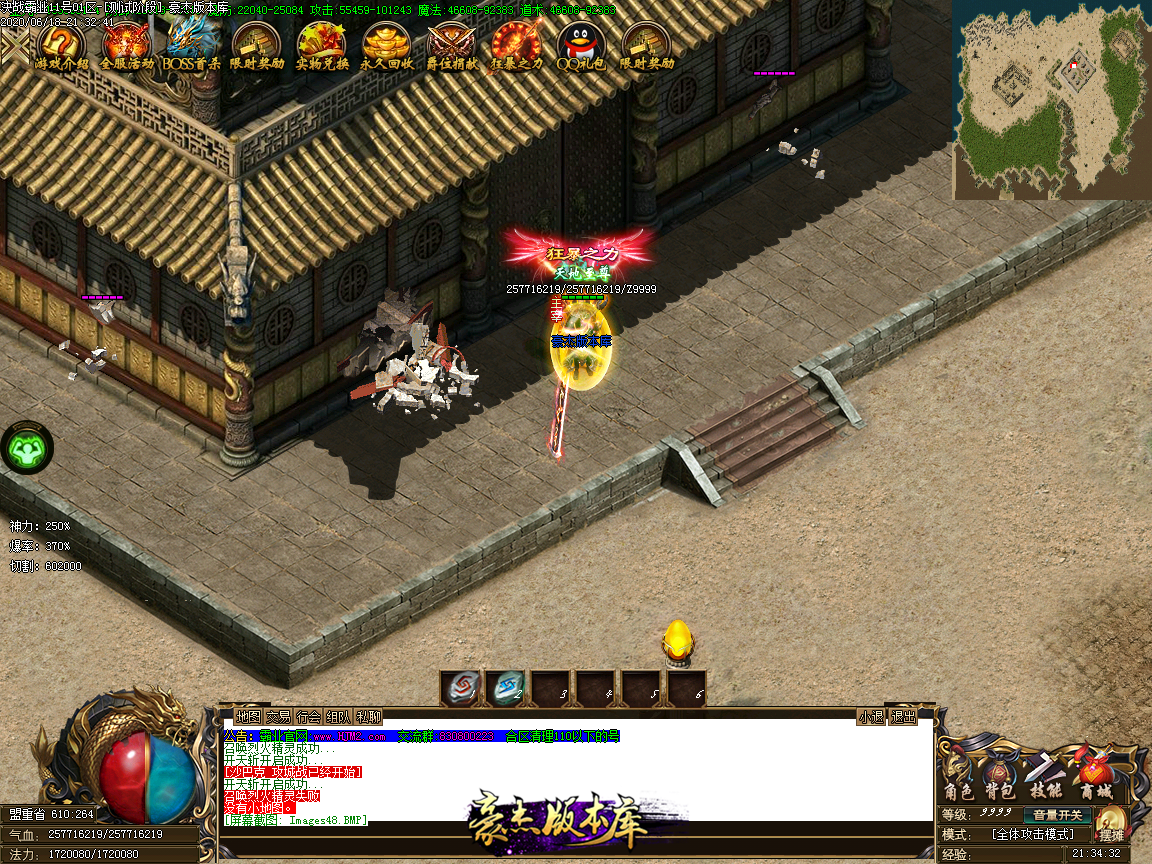
Task: Open the 爵位捐献 donation icon
Action: (451, 45)
